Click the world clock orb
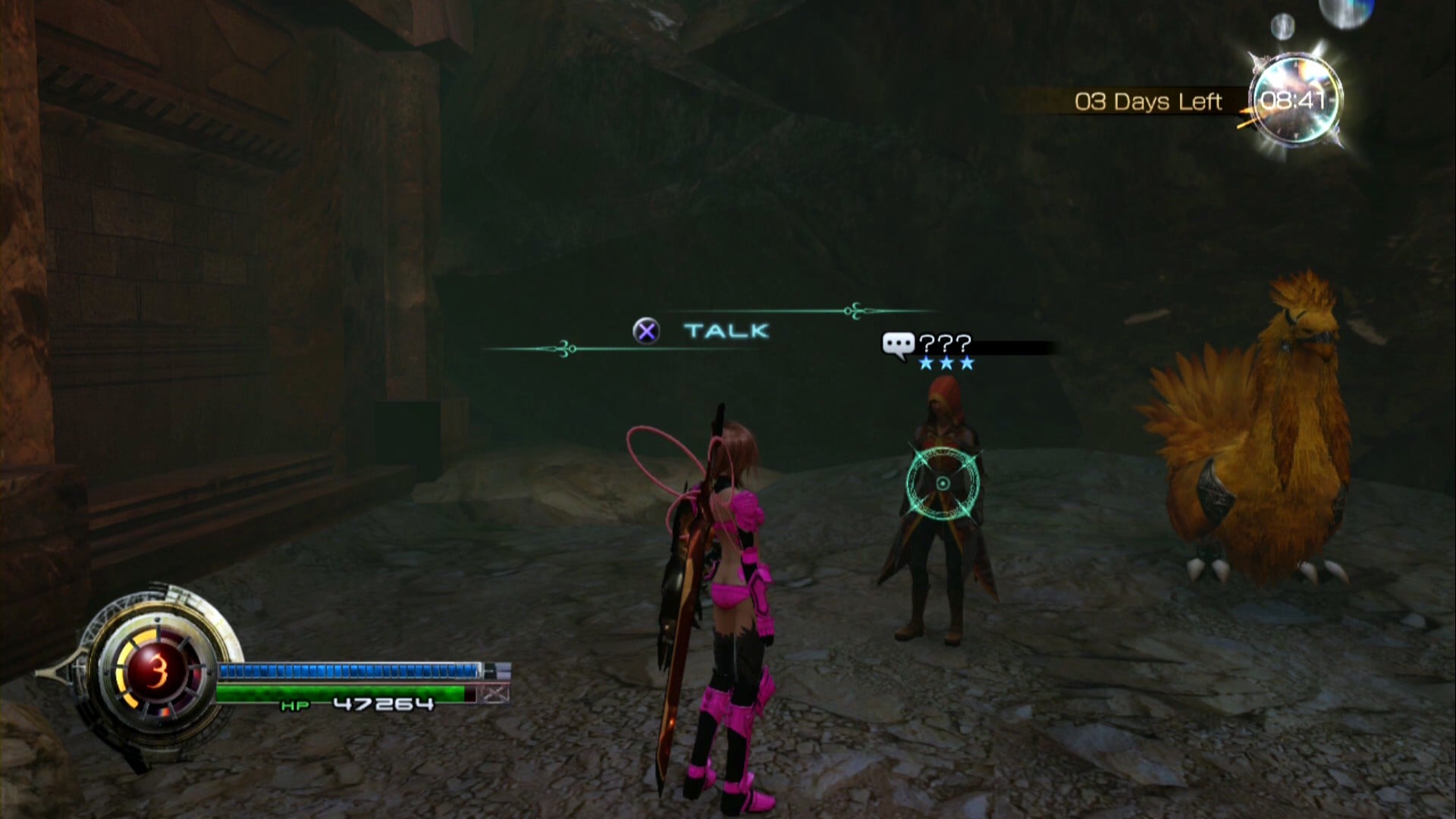 point(1294,99)
